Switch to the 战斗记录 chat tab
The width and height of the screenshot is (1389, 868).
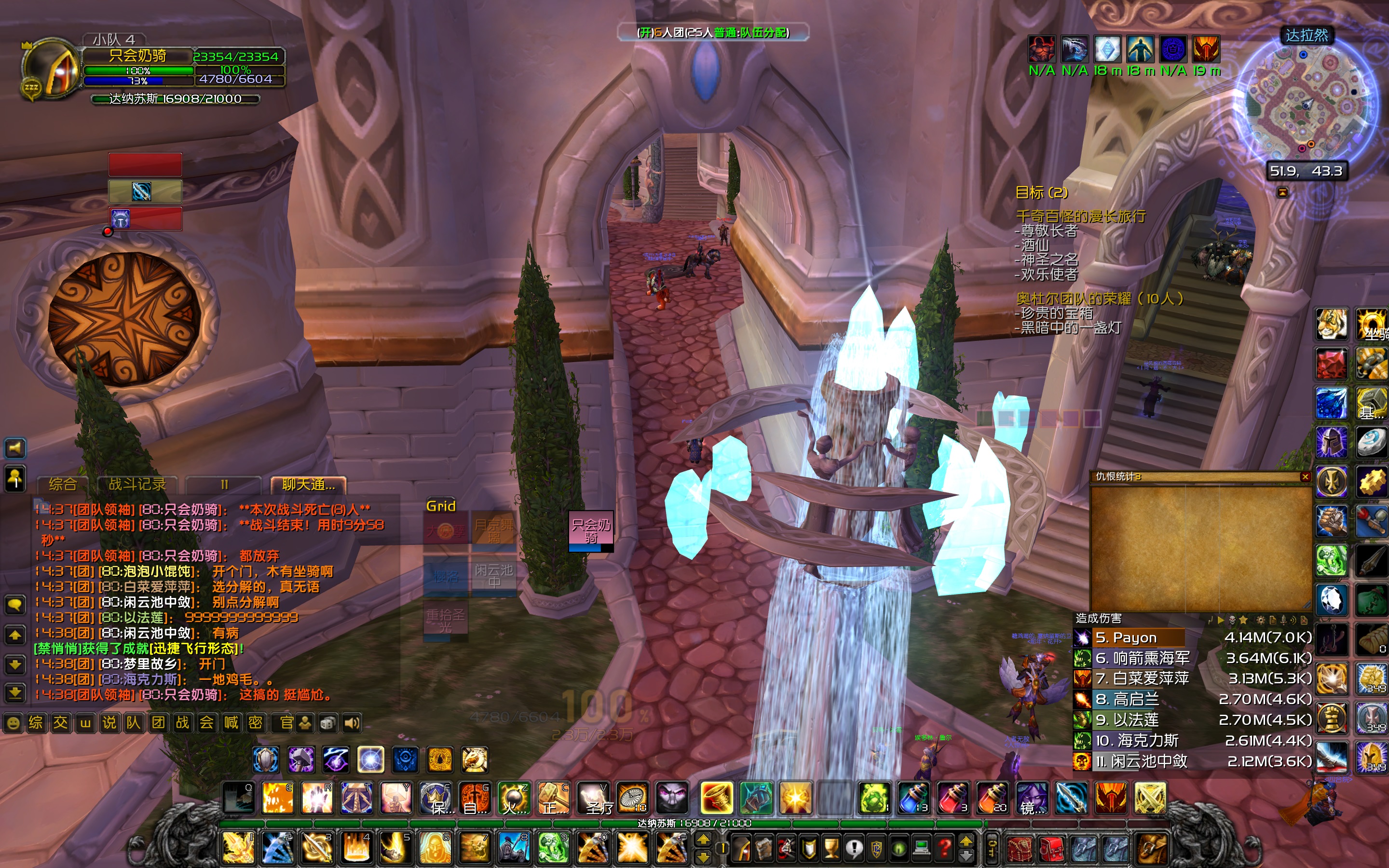pos(136,485)
